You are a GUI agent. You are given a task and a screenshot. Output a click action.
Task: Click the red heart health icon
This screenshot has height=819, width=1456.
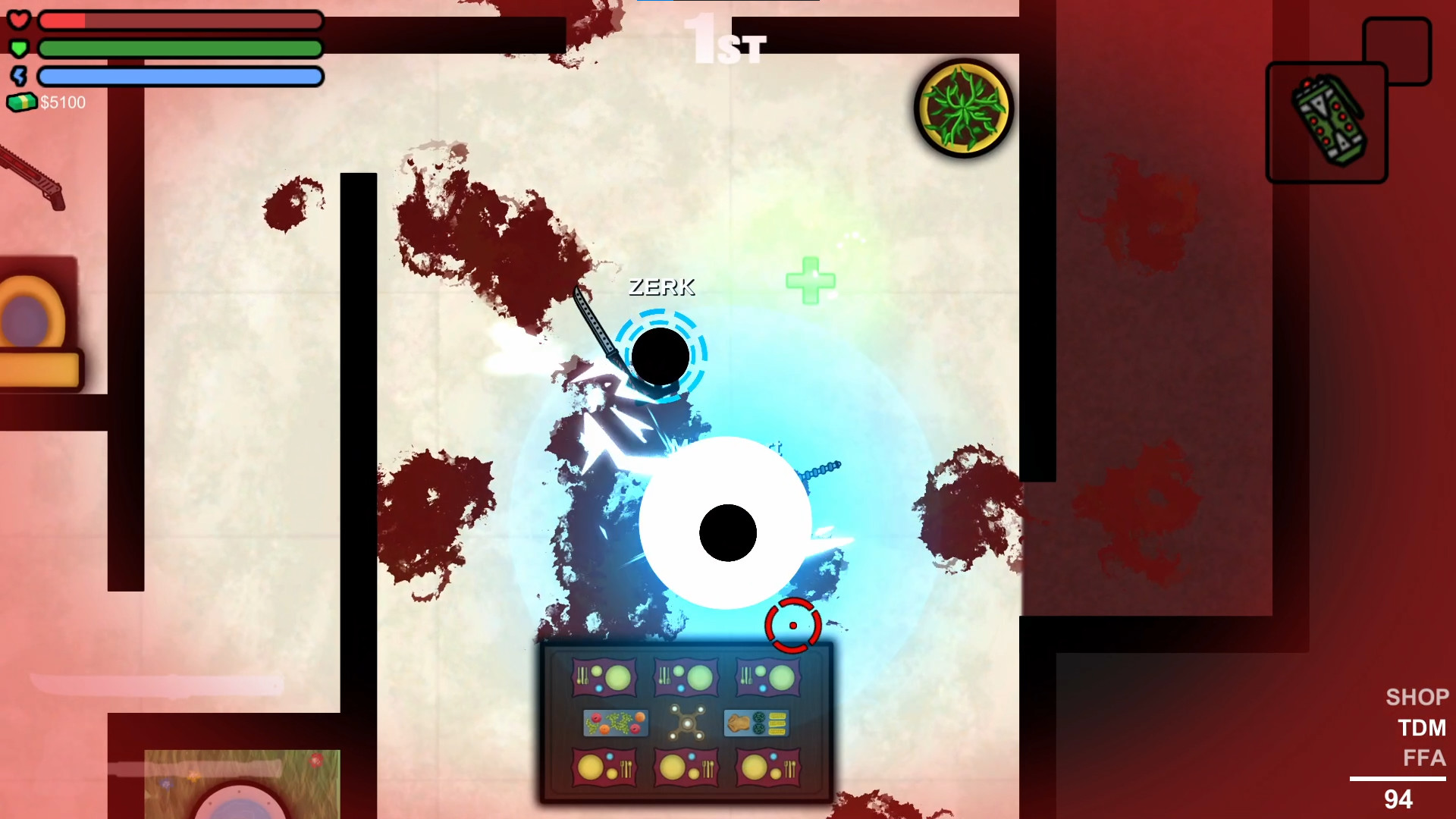tap(20, 20)
